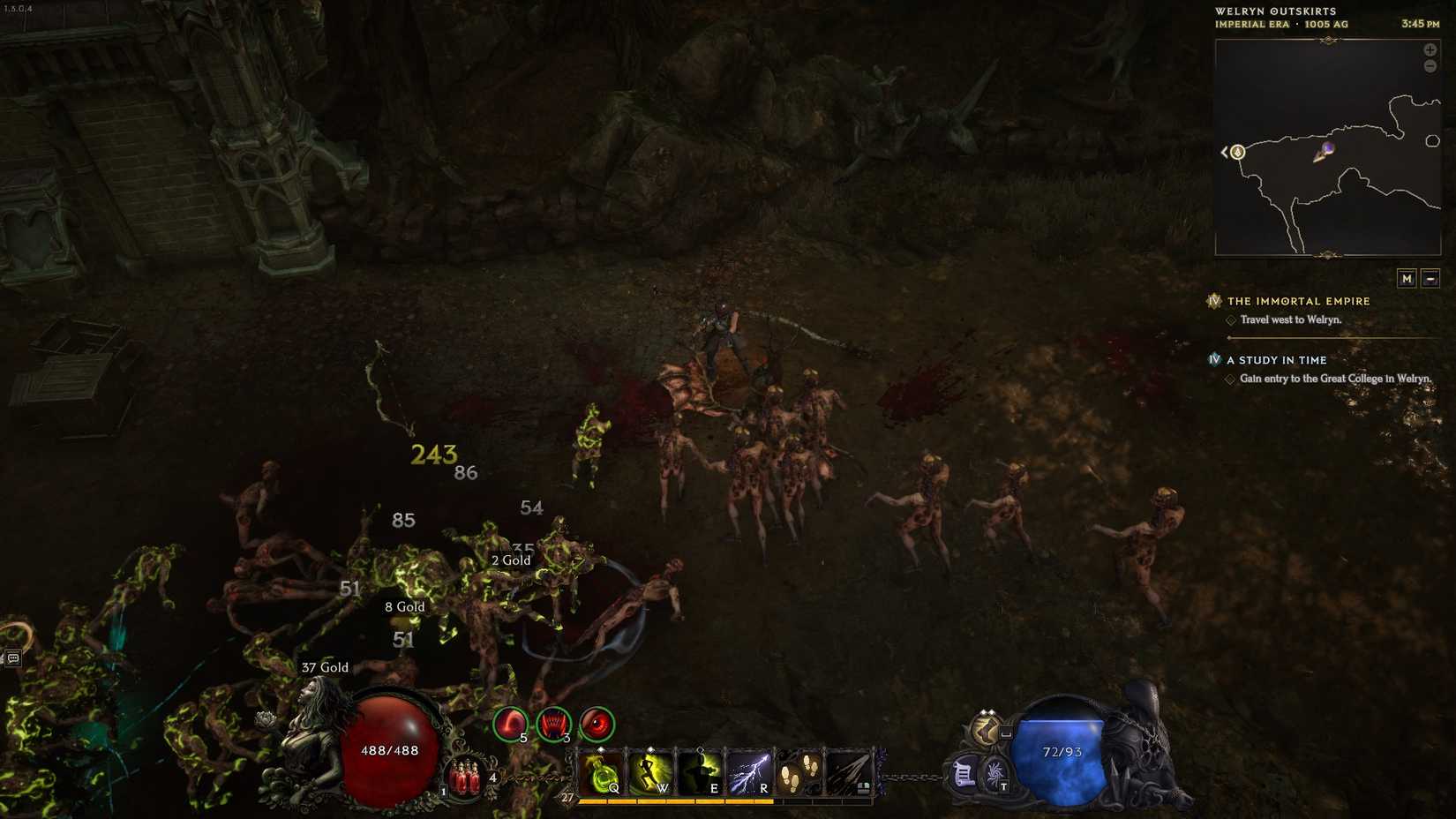Zoom out the minimap with the minus button

1431,65
